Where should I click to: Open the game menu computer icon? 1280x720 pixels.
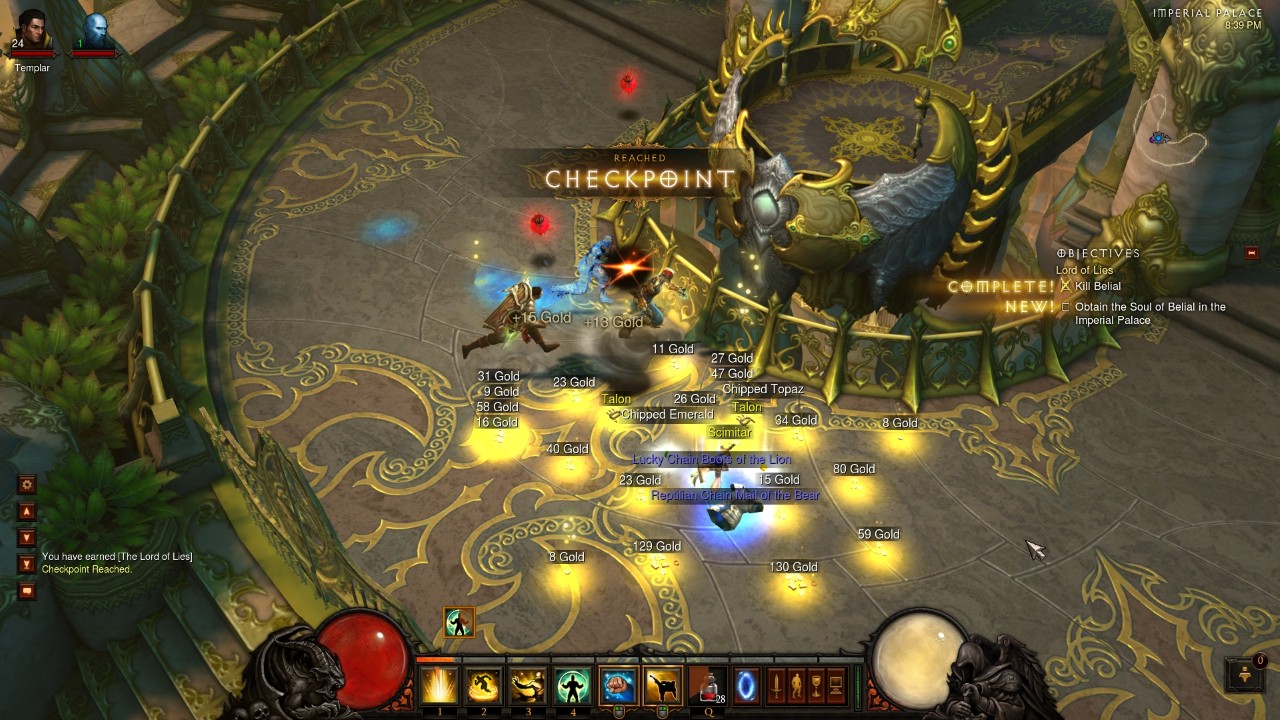(836, 686)
